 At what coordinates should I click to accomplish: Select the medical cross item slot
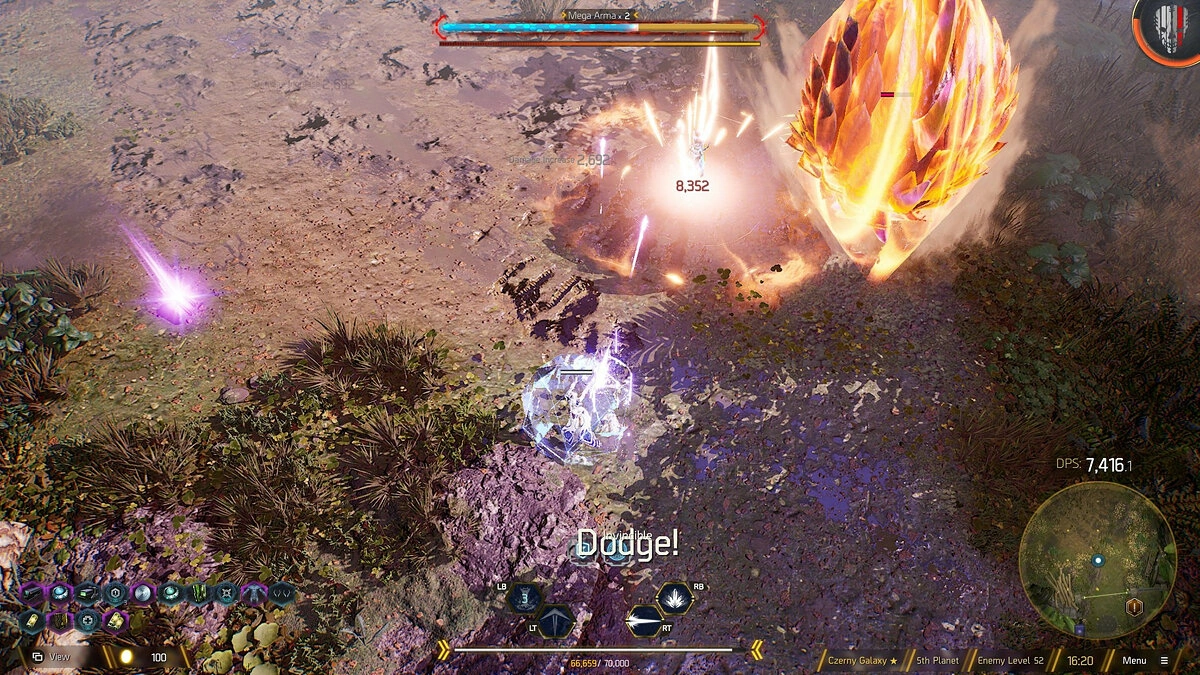tap(87, 621)
